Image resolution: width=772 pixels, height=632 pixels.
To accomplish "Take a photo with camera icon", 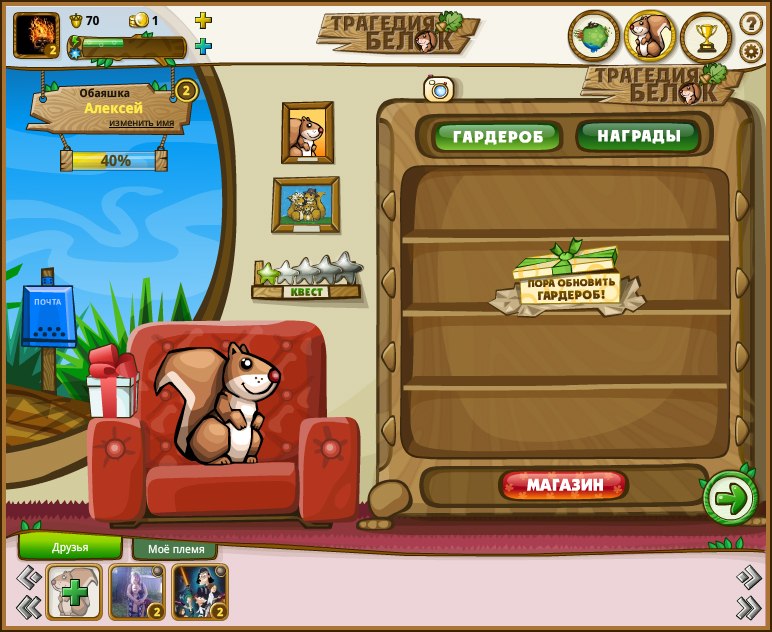I will pyautogui.click(x=439, y=89).
